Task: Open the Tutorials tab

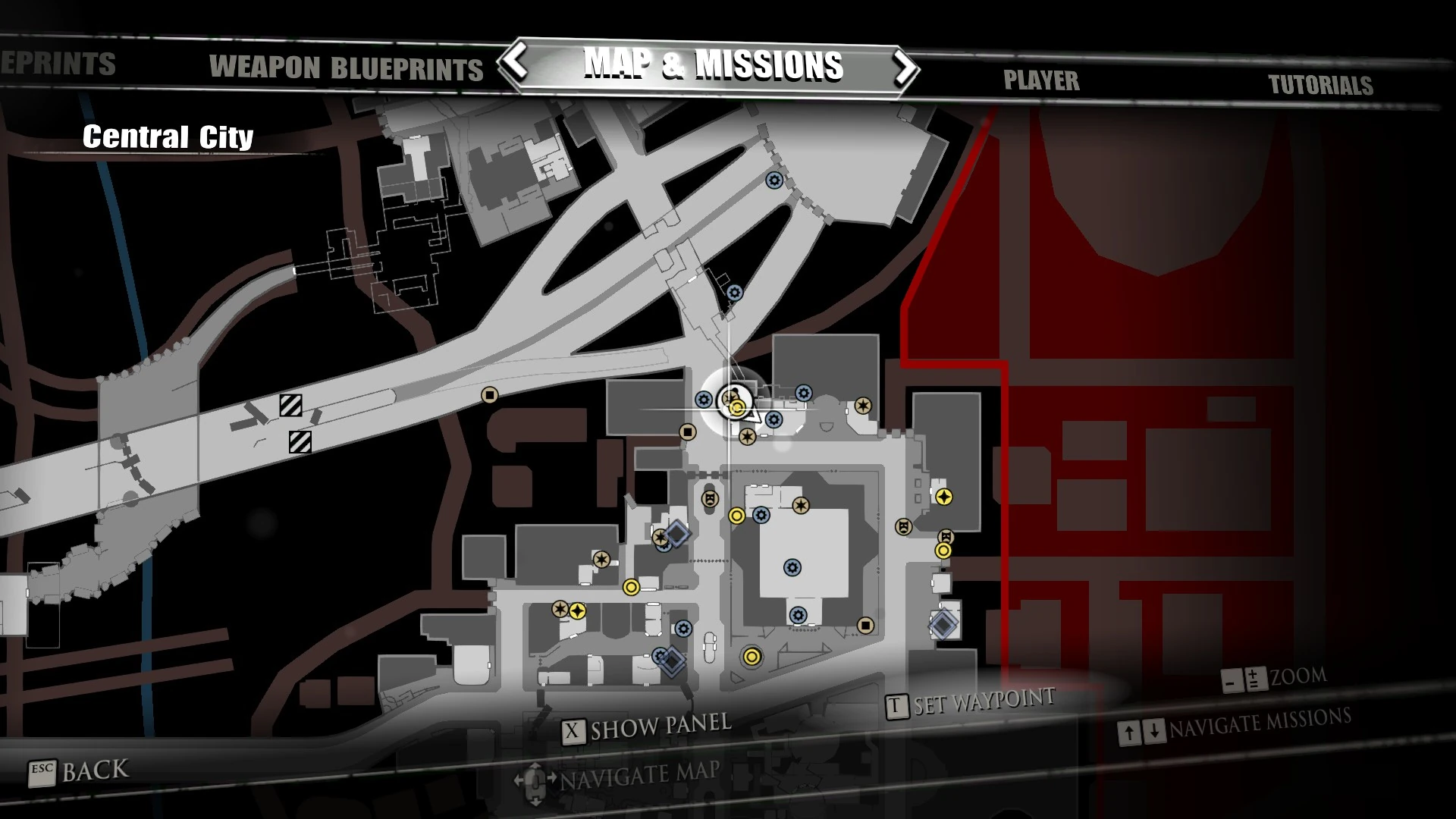Action: 1323,86
